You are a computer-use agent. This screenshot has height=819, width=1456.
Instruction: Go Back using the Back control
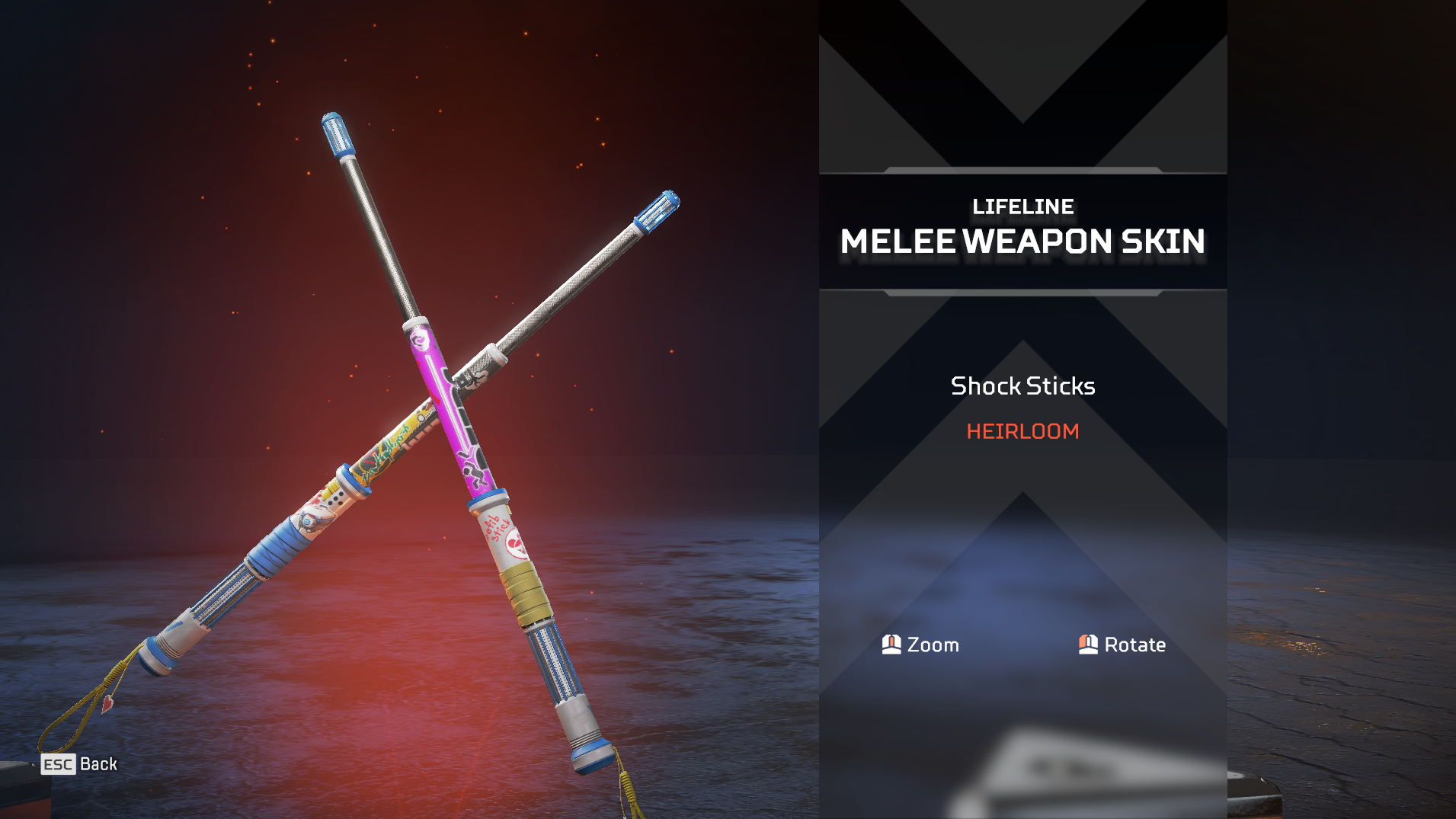click(x=100, y=764)
